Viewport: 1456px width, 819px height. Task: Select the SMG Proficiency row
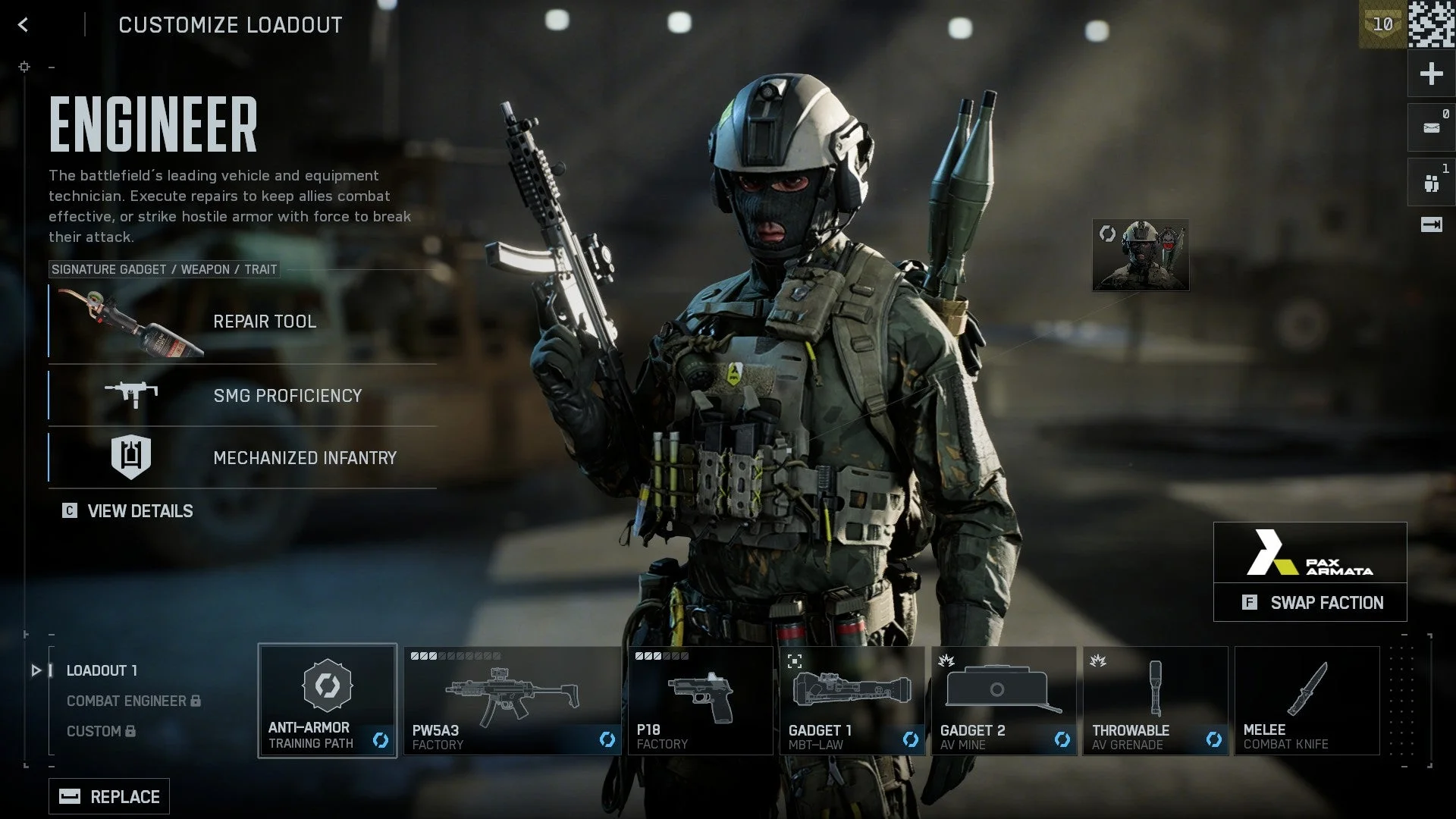[x=243, y=395]
